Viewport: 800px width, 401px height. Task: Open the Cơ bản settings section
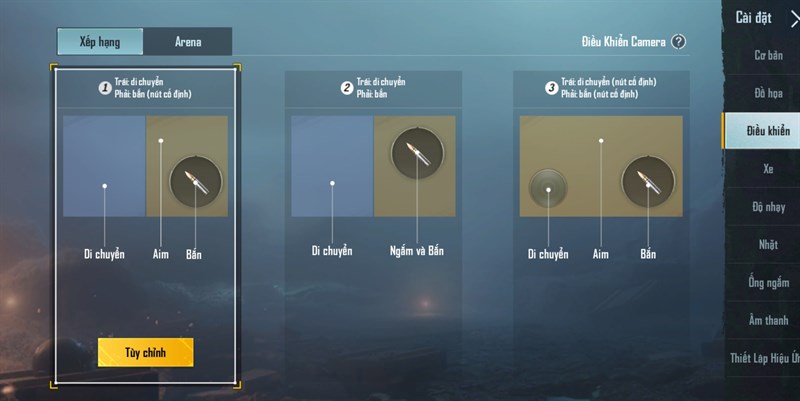[768, 55]
